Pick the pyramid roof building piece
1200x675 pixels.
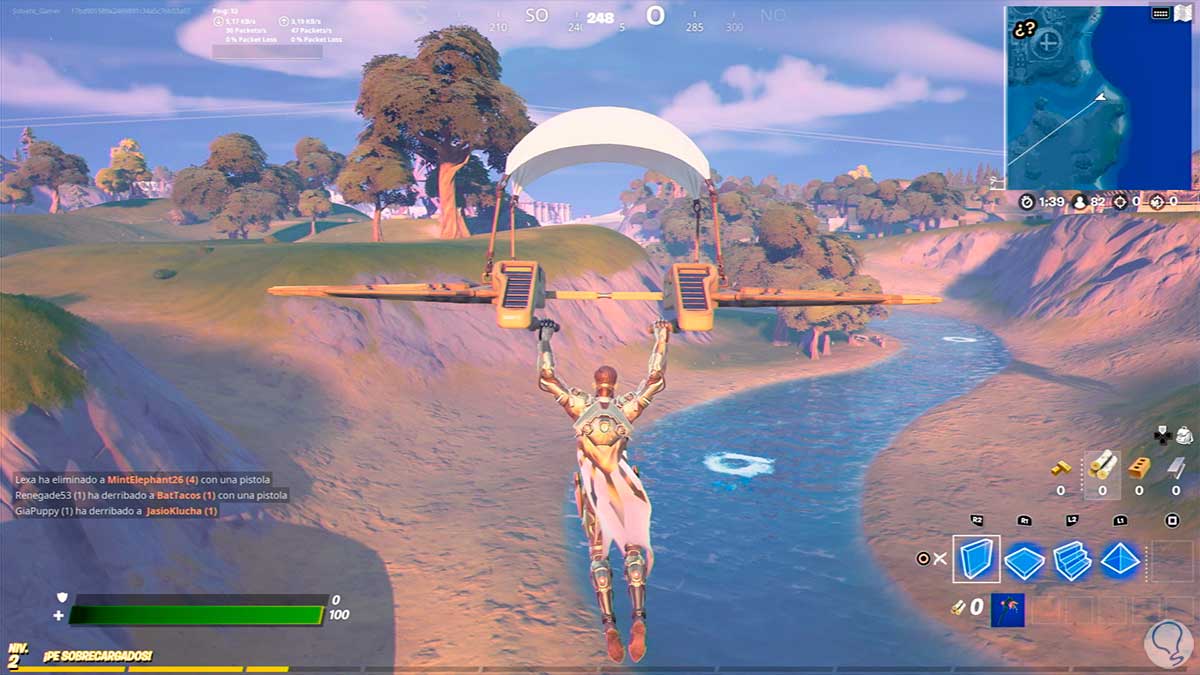coord(1120,561)
